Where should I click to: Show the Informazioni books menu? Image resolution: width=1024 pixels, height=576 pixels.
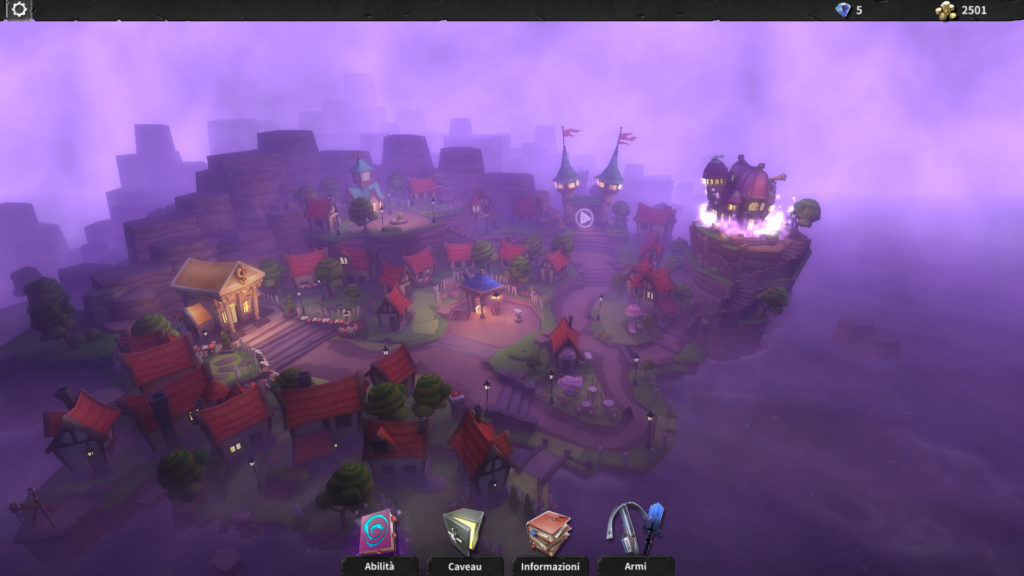pos(549,534)
